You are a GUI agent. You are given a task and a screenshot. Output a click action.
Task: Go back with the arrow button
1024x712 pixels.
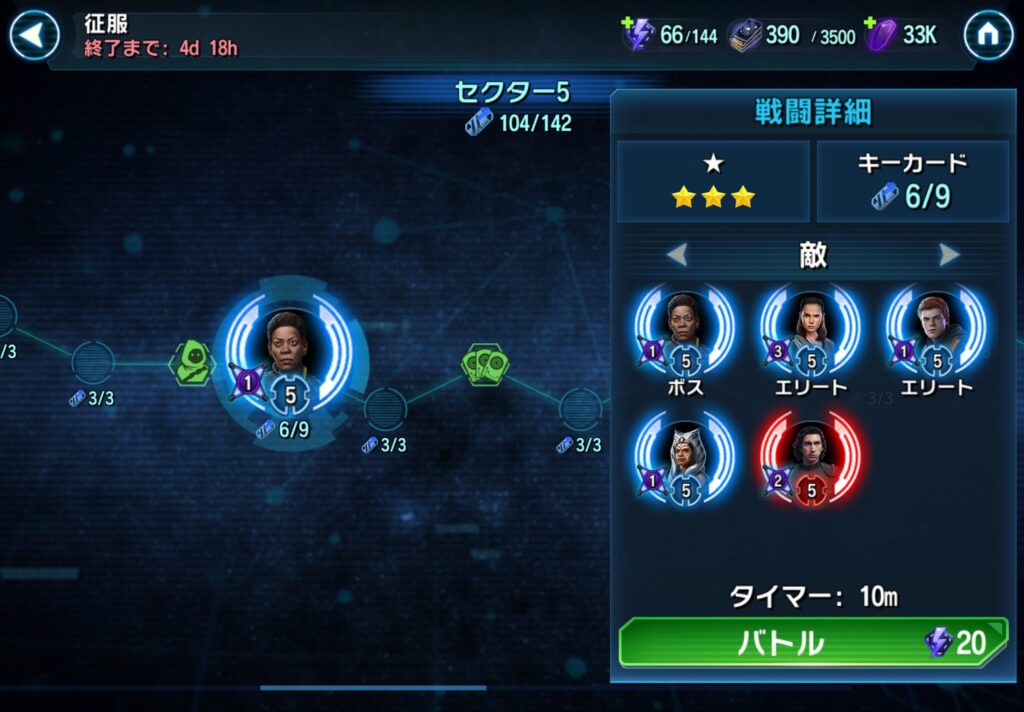(x=35, y=36)
